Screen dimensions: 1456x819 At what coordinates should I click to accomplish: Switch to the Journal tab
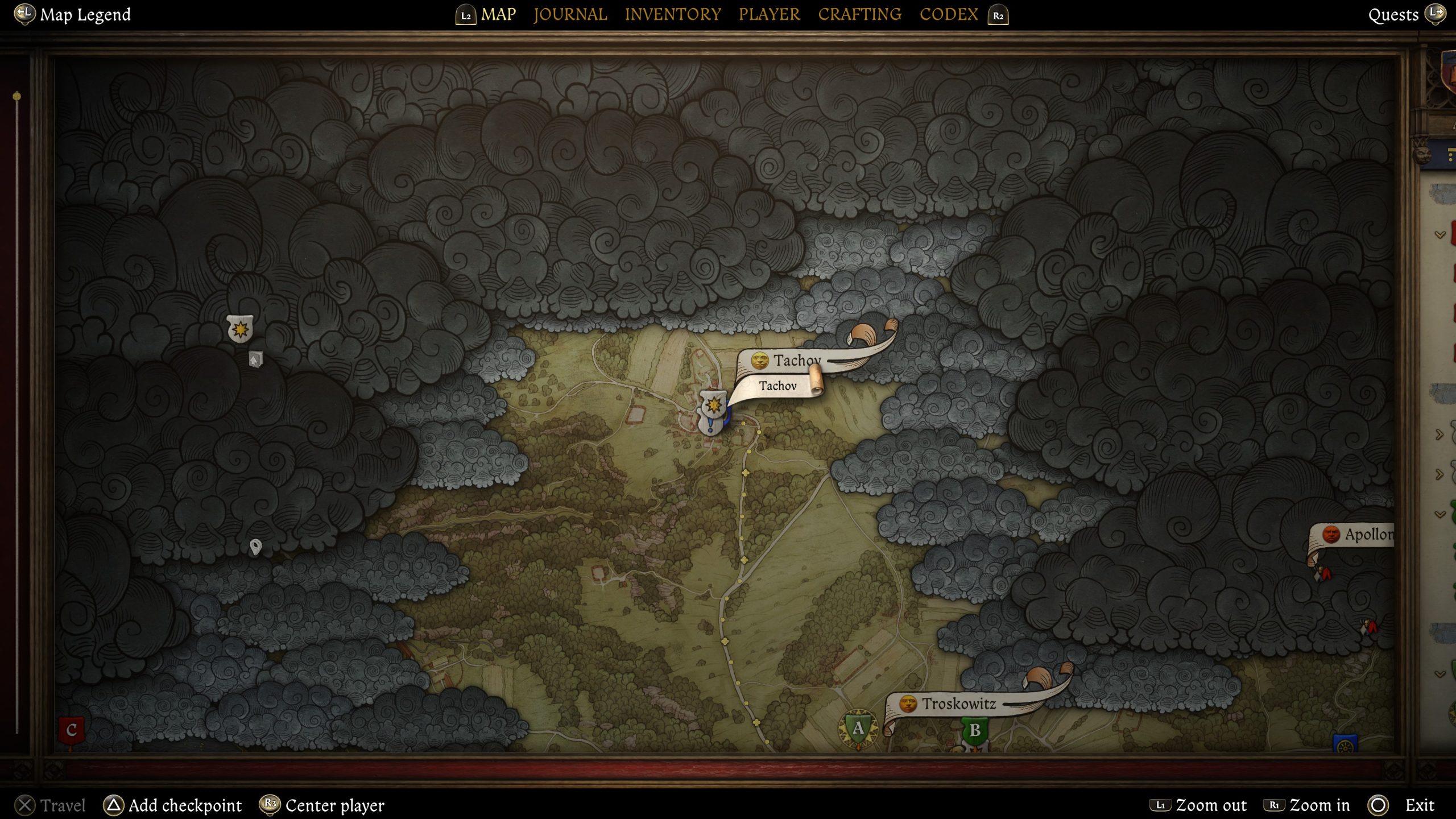click(x=570, y=14)
